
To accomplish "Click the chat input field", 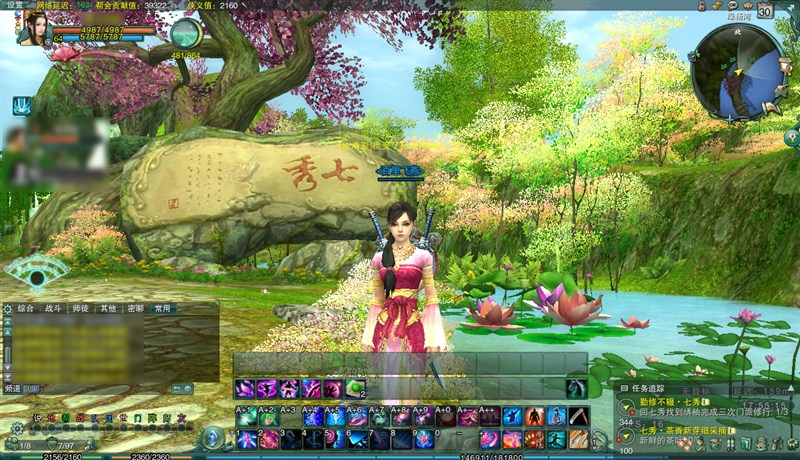I will click(x=100, y=388).
